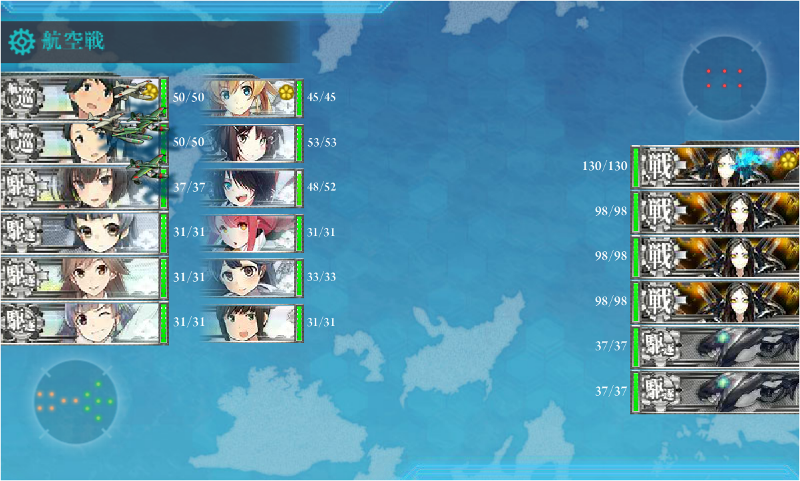The width and height of the screenshot is (800, 481).
Task: Choose the escort flagship banner with 45/45 HP
Action: tap(250, 98)
